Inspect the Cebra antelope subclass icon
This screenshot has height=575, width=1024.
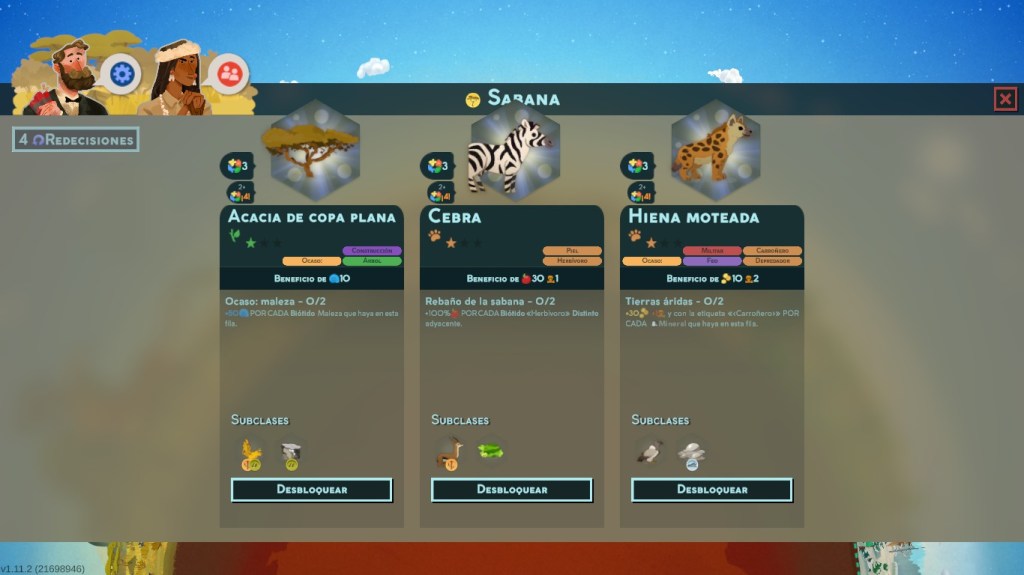tap(449, 454)
